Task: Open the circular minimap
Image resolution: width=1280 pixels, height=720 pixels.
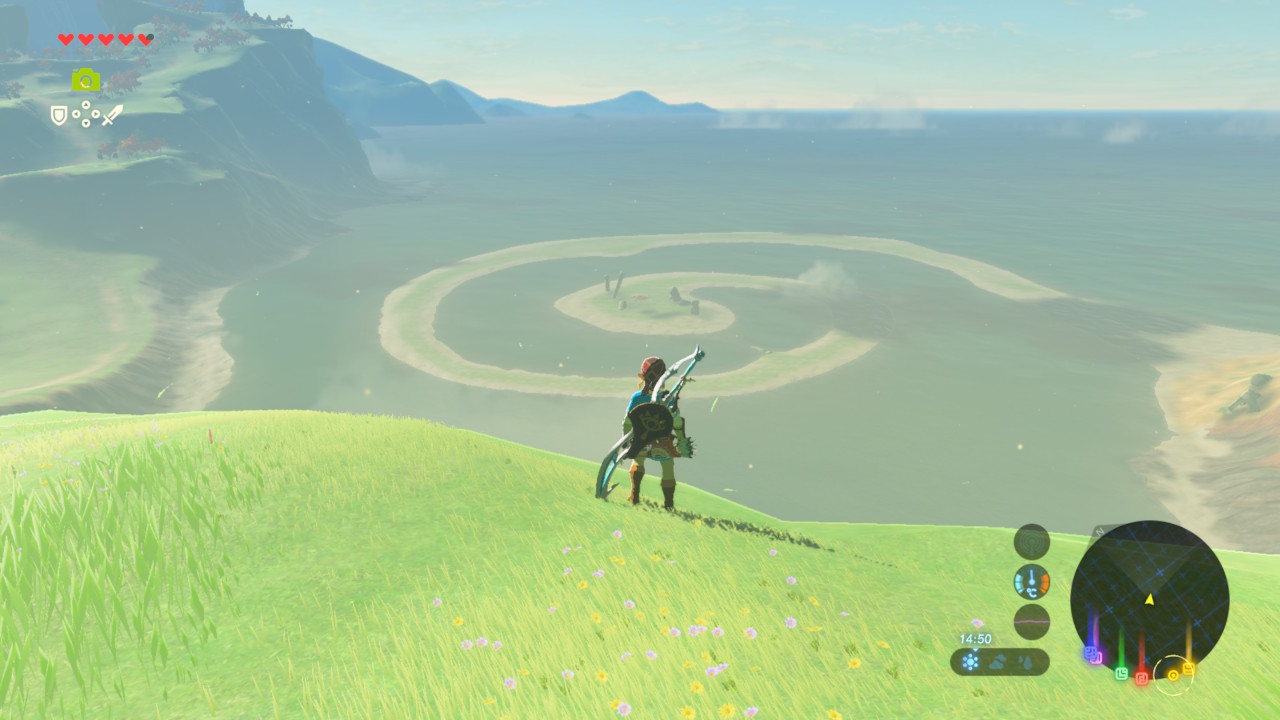Action: click(1149, 596)
